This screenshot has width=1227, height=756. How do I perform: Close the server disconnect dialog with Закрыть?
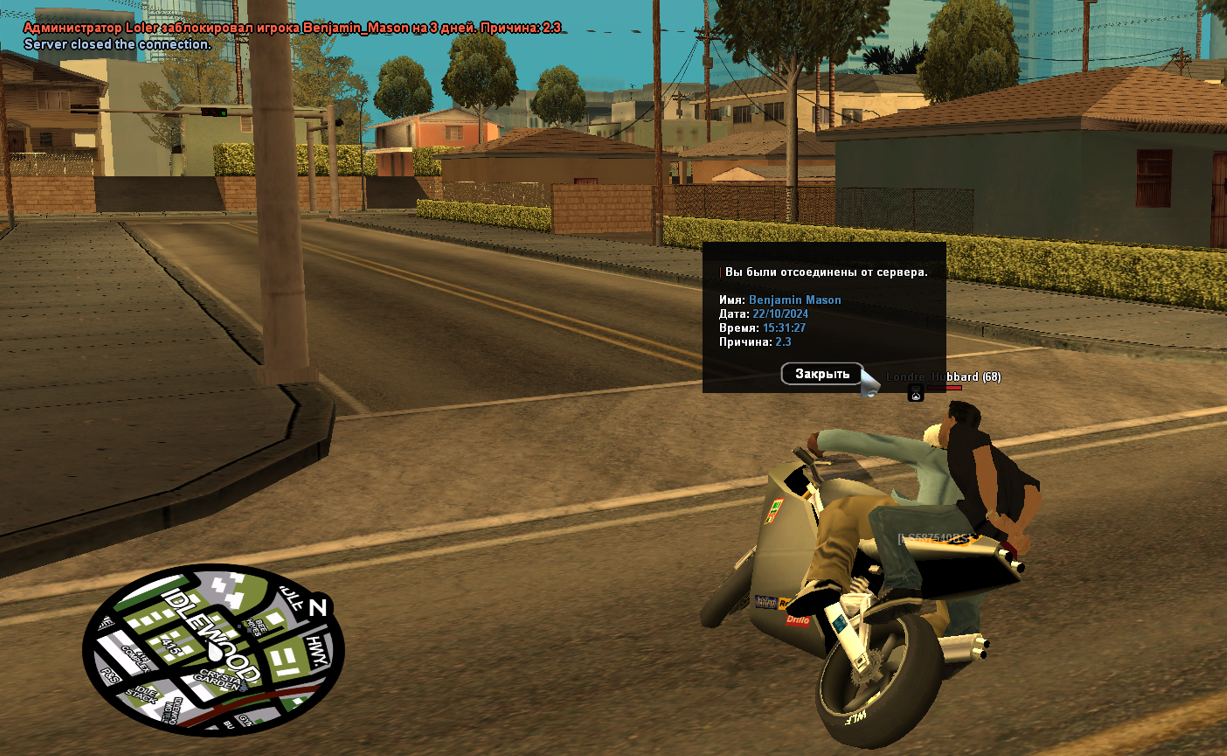pos(822,374)
